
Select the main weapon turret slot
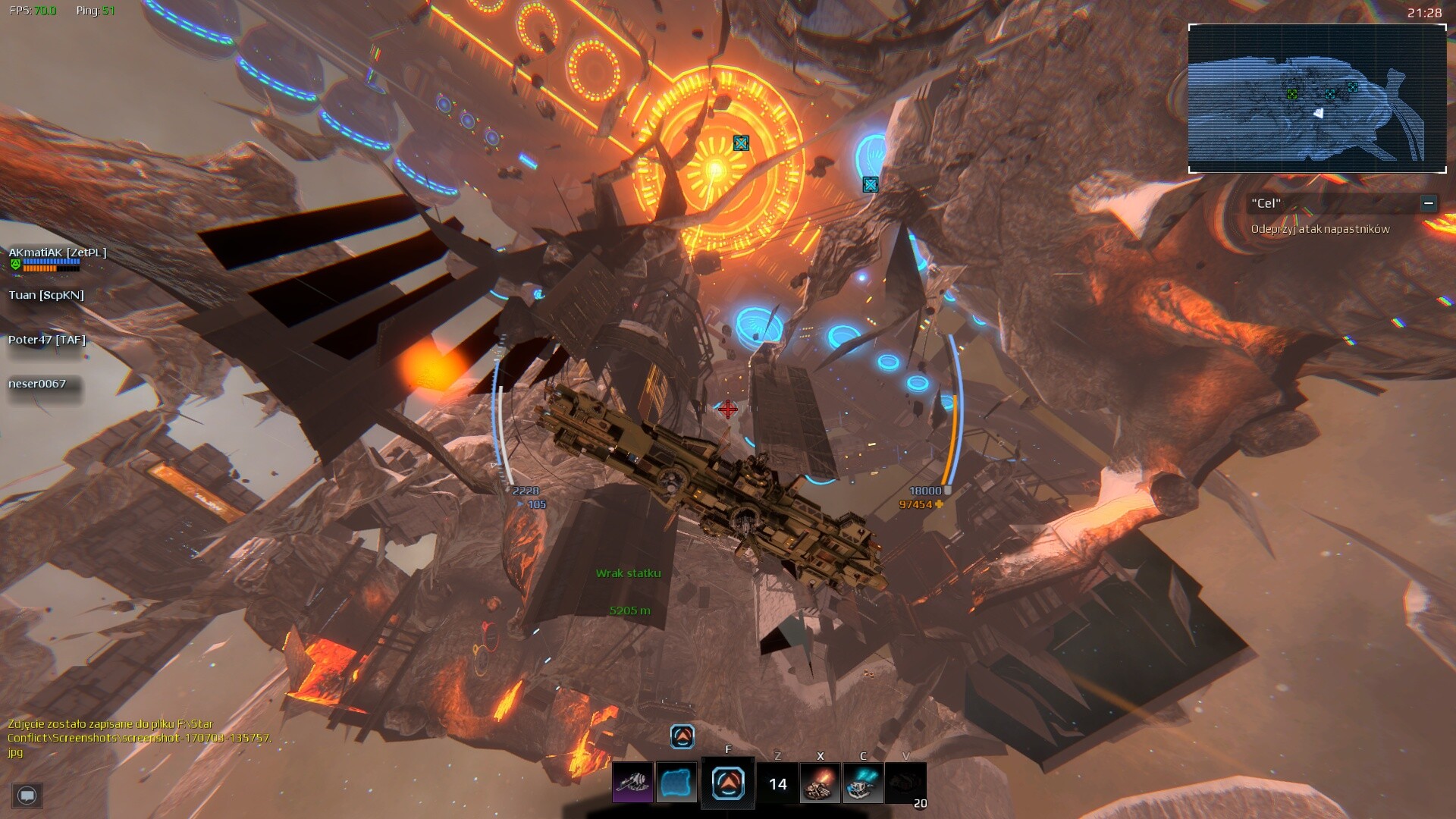pyautogui.click(x=632, y=783)
